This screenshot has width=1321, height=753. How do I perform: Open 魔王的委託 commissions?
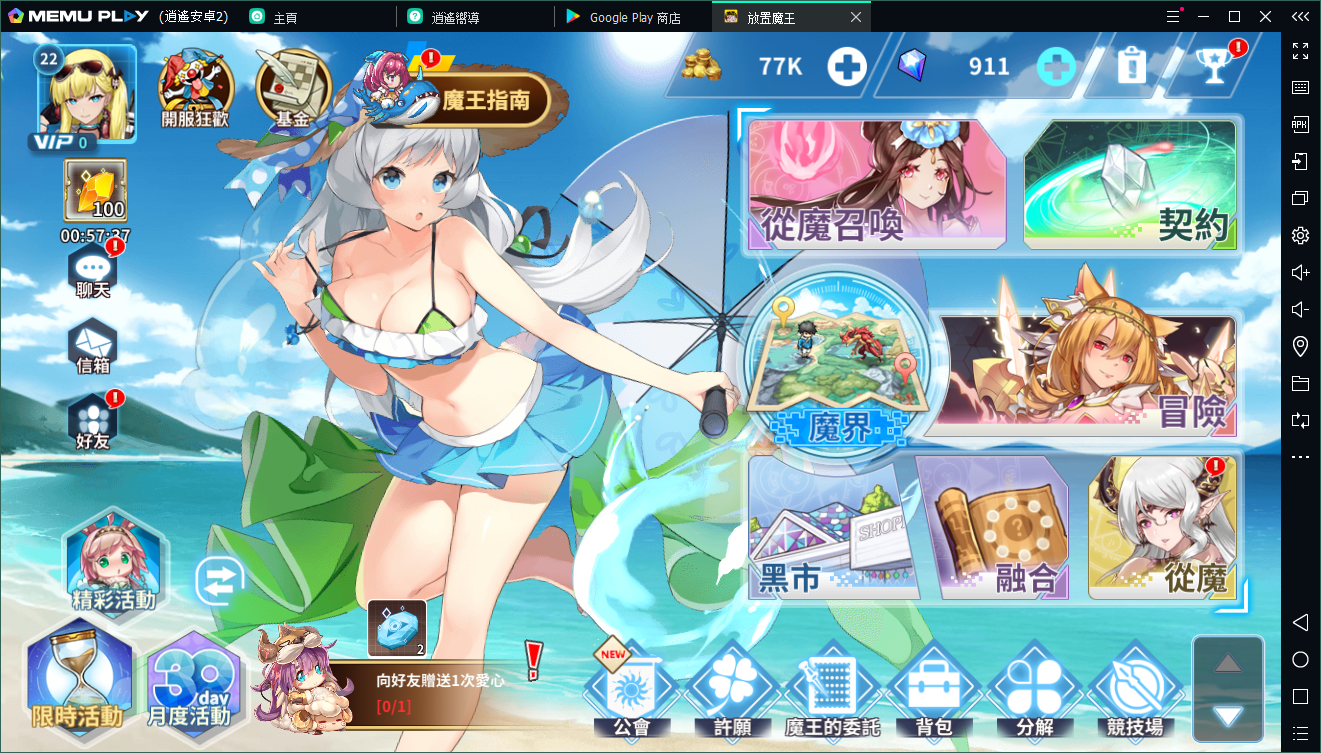tap(833, 692)
